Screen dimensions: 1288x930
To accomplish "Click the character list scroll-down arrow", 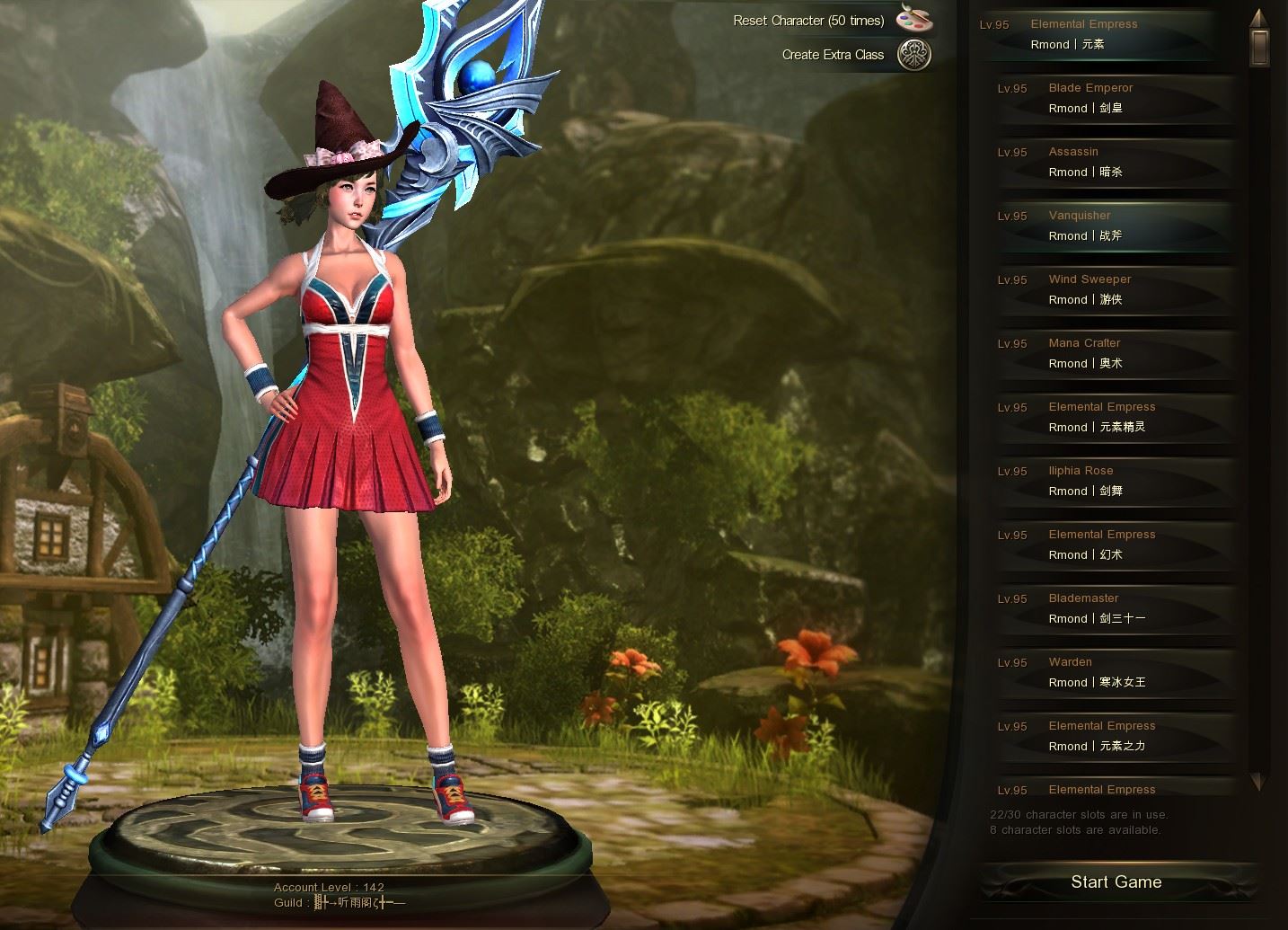I will tap(1259, 781).
